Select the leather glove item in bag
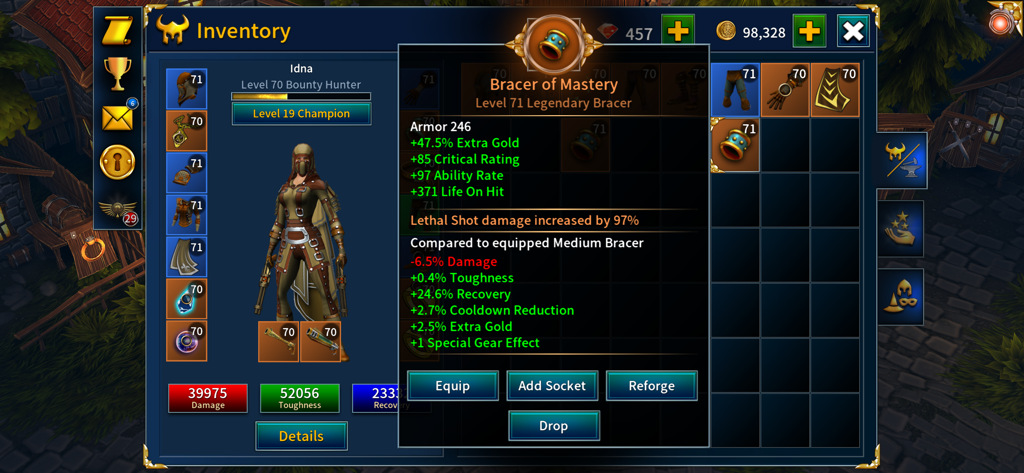The height and width of the screenshot is (473, 1024). (x=785, y=90)
